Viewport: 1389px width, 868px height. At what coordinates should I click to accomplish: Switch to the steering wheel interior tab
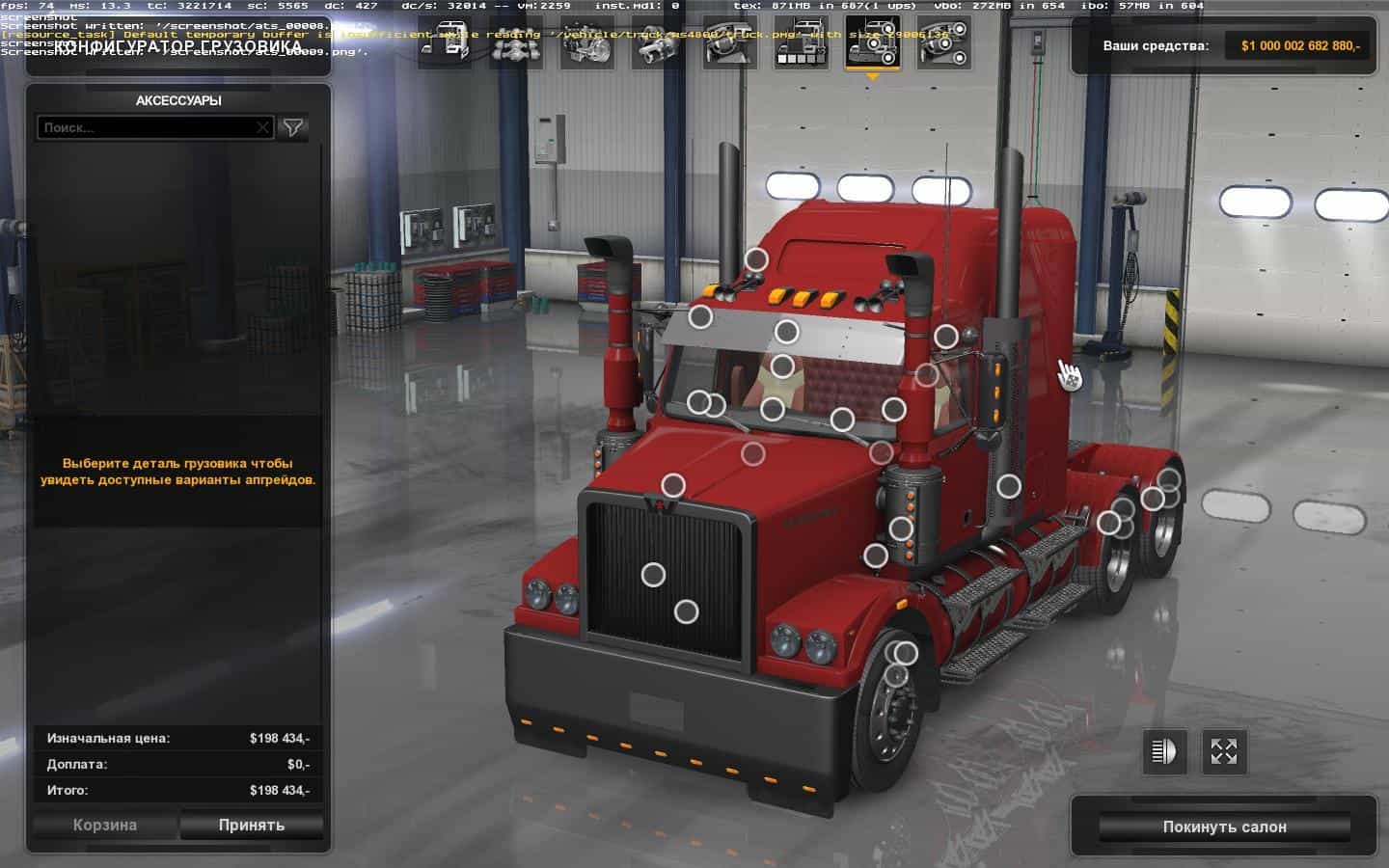pyautogui.click(x=731, y=44)
